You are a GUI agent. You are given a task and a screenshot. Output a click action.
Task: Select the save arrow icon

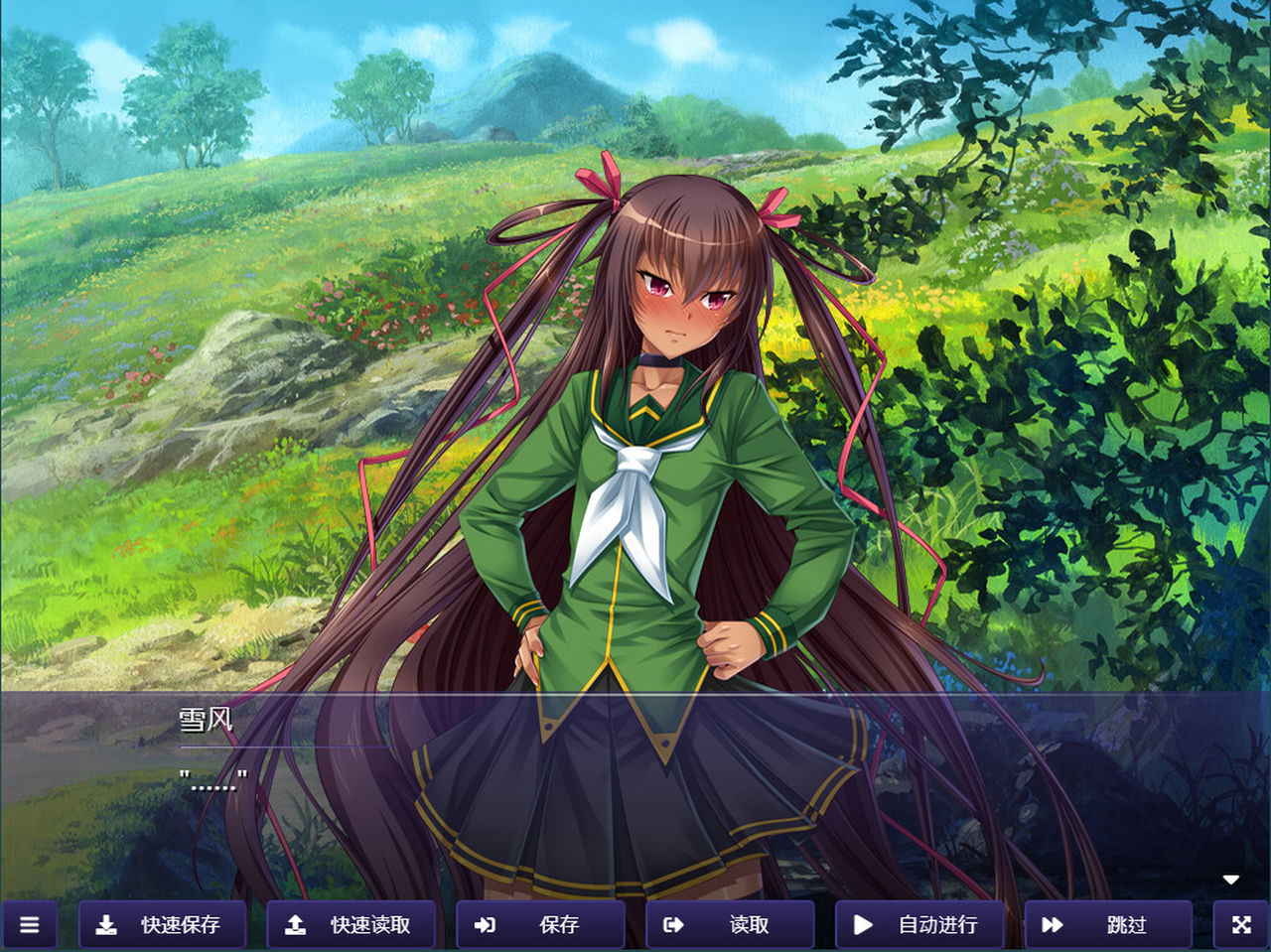pyautogui.click(x=486, y=924)
